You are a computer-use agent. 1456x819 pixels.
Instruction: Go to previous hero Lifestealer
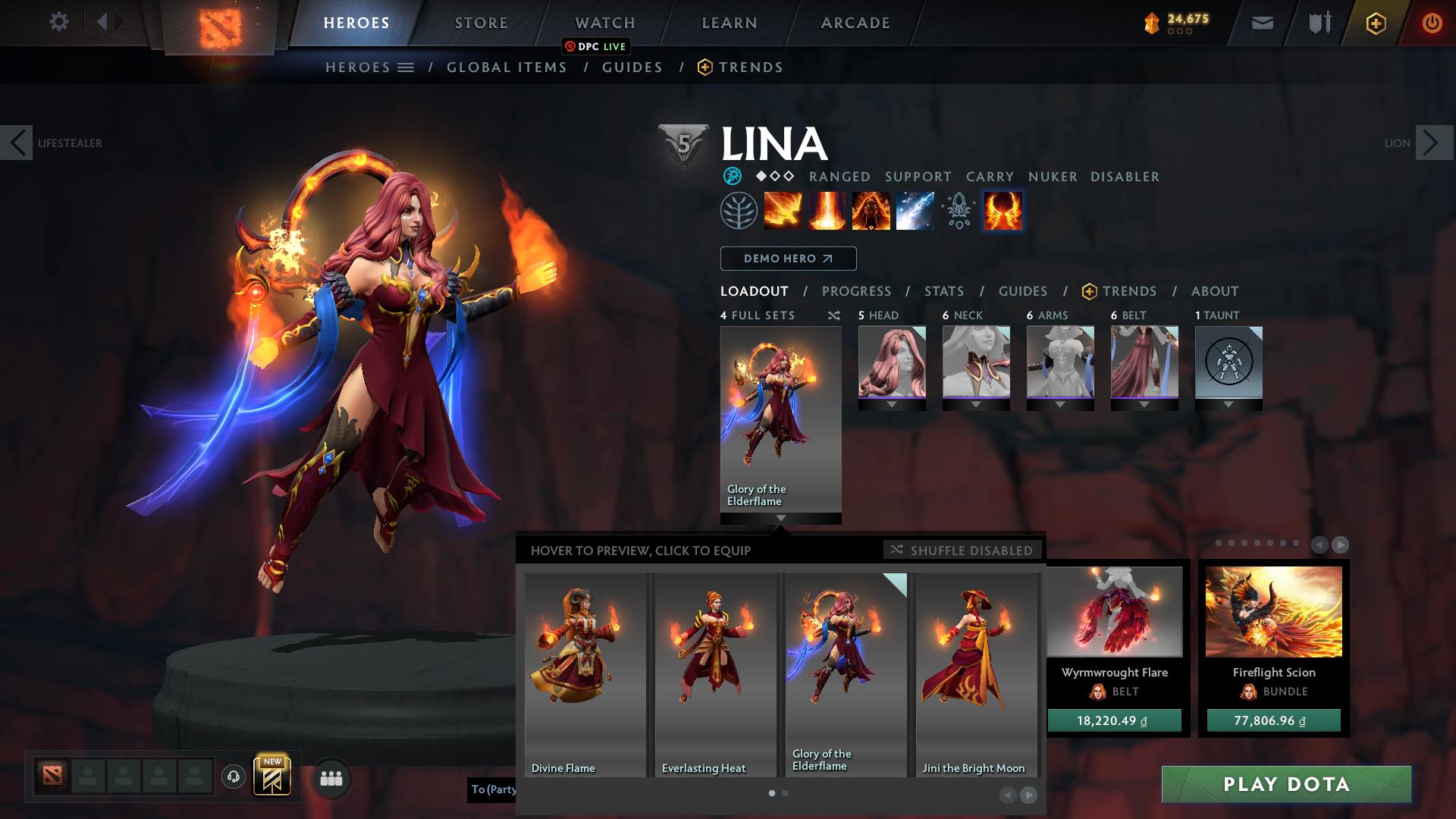17,143
